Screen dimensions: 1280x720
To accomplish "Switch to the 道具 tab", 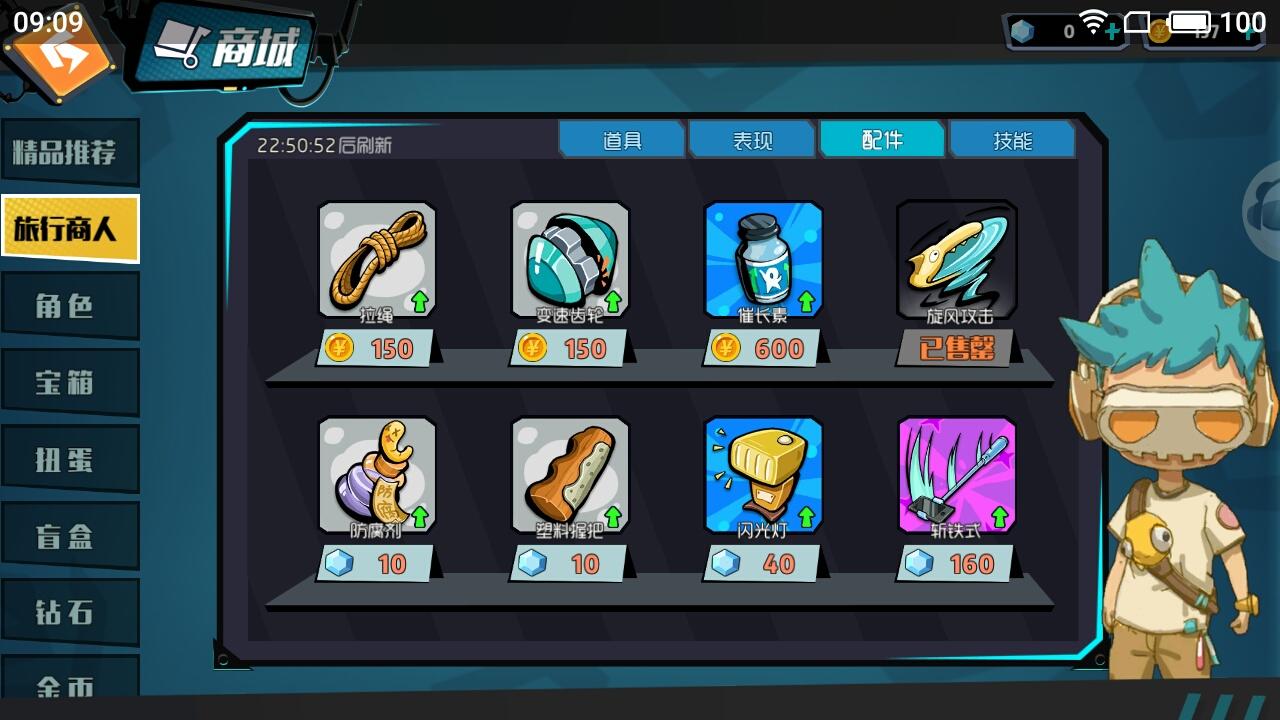I will point(622,139).
